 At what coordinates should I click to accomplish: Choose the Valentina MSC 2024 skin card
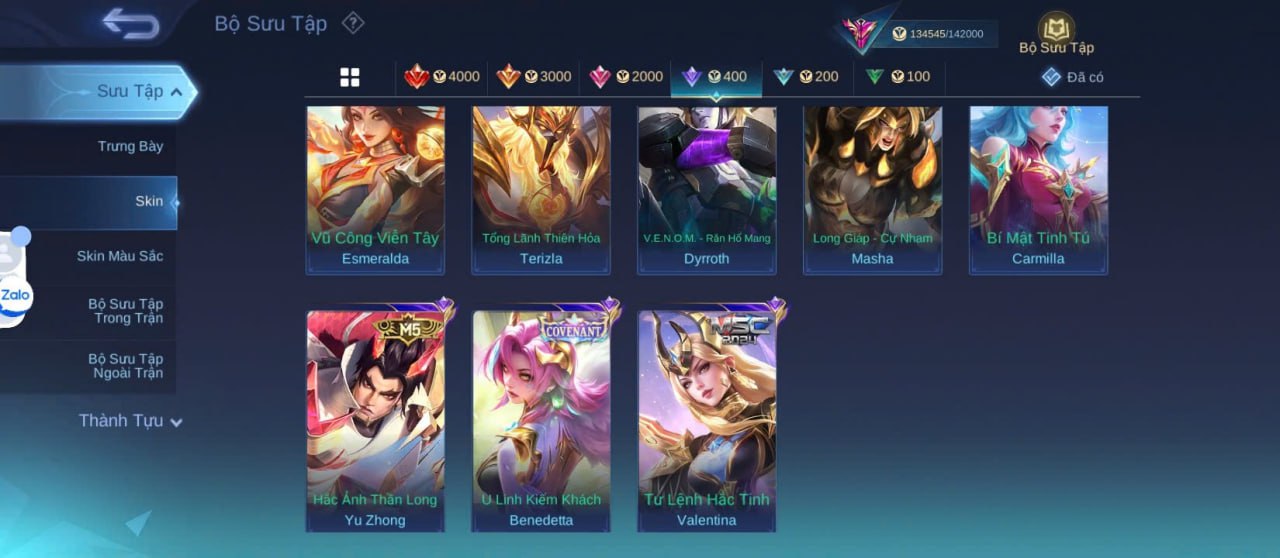pos(707,420)
